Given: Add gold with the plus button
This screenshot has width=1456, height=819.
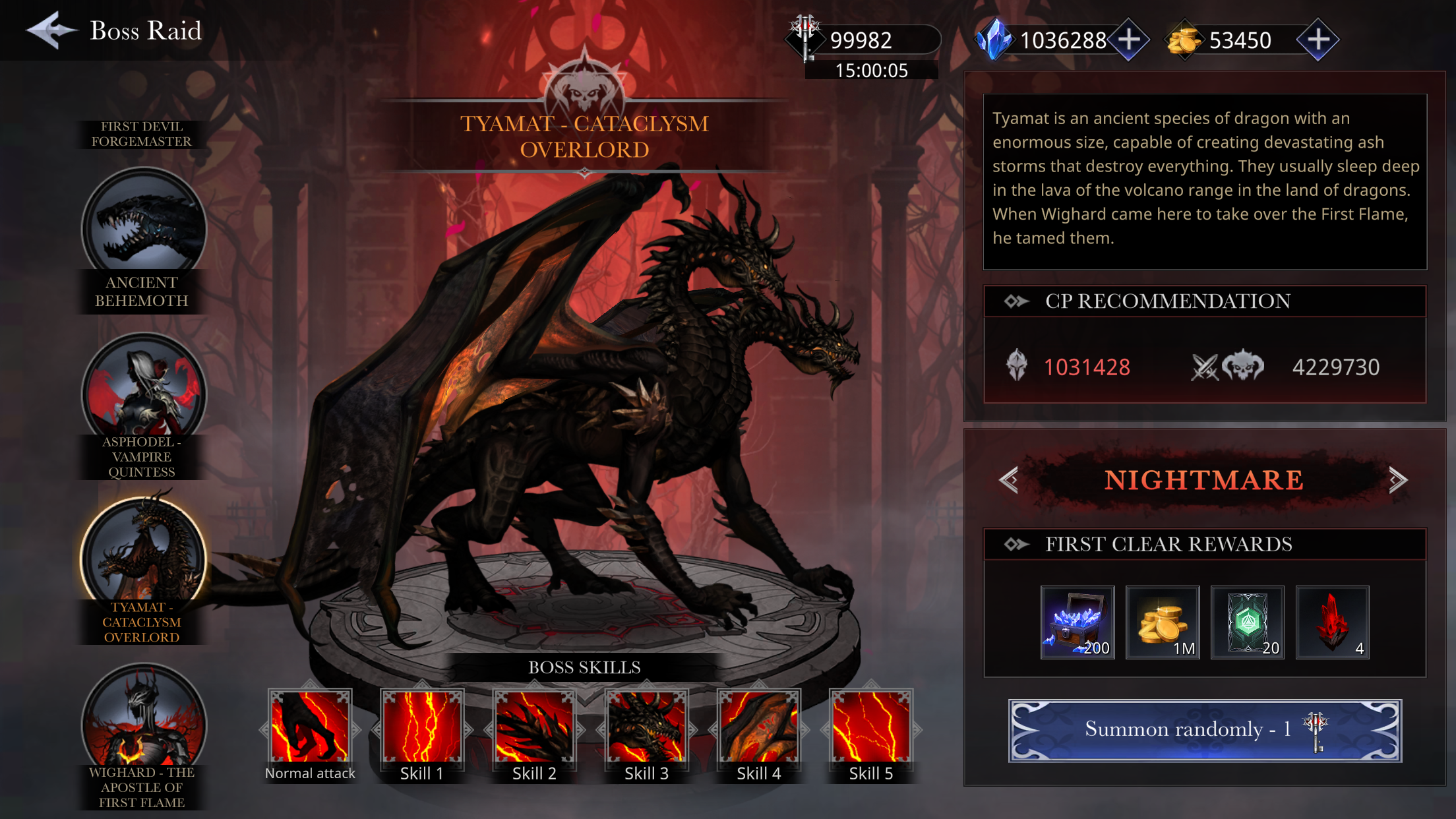Looking at the screenshot, I should [x=1319, y=39].
